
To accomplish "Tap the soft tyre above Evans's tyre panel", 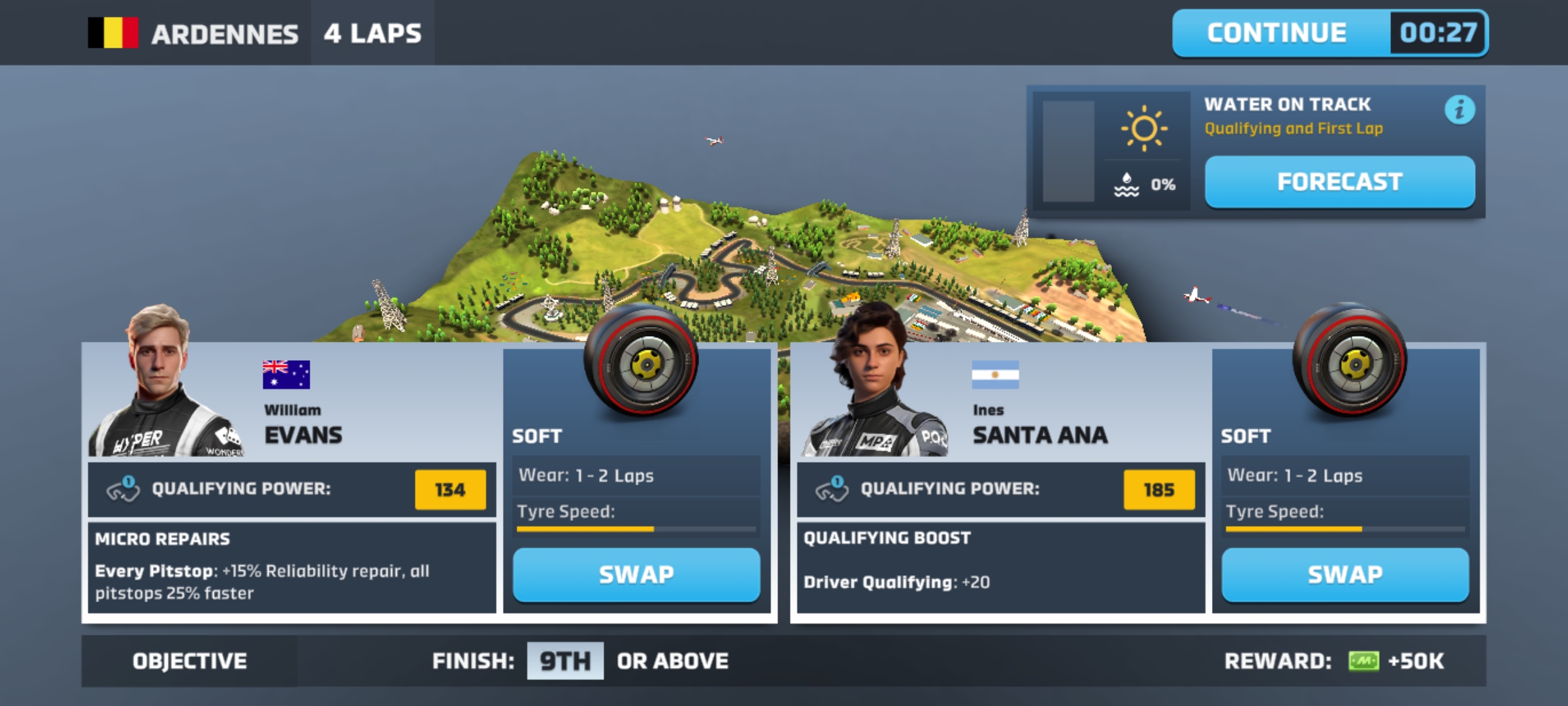I will coord(640,361).
